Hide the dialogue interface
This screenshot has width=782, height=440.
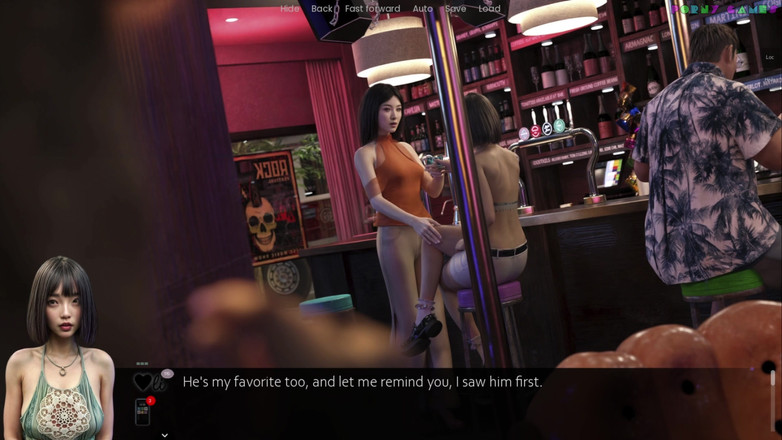click(289, 9)
